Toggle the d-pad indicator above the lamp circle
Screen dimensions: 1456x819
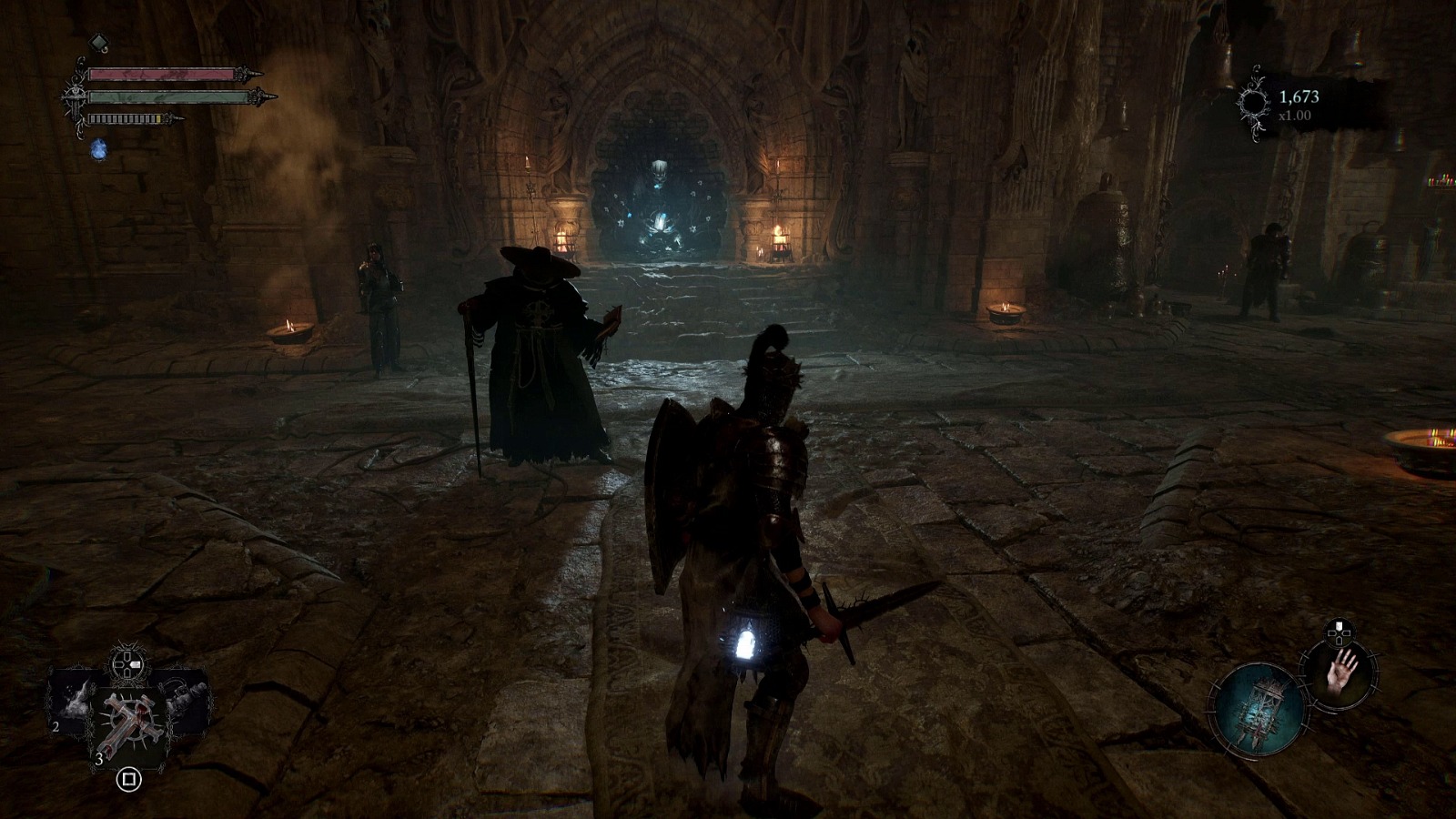(x=1339, y=631)
